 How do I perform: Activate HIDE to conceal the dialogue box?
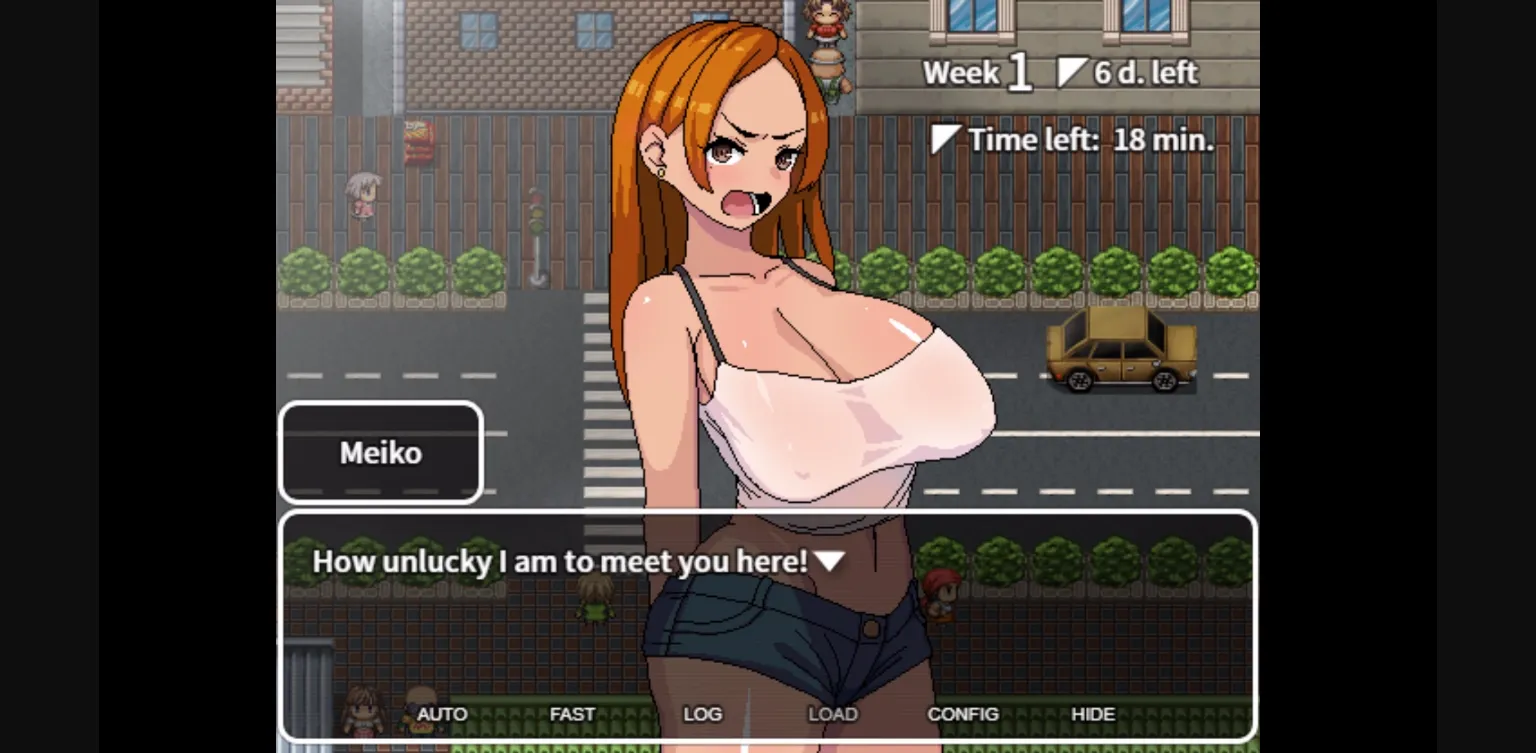click(1094, 714)
